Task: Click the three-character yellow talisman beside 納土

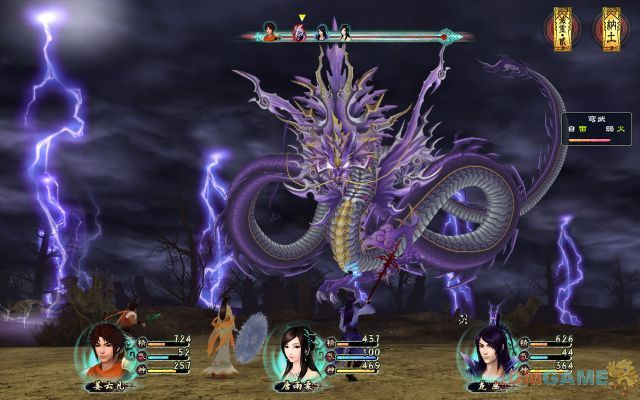Action: pos(562,28)
